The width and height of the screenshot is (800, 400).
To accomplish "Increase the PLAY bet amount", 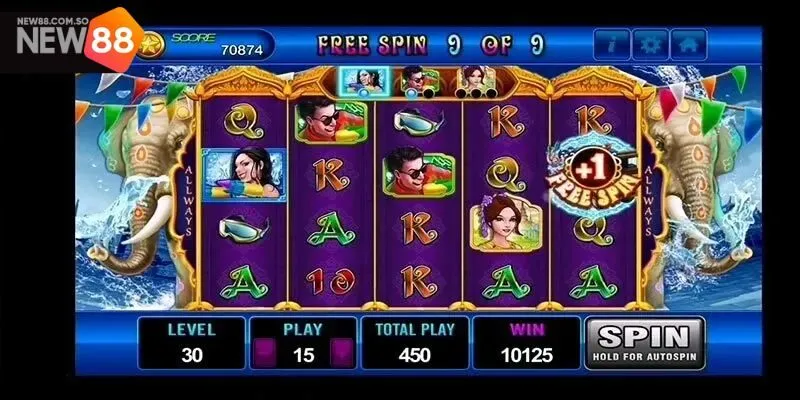I will pos(341,354).
